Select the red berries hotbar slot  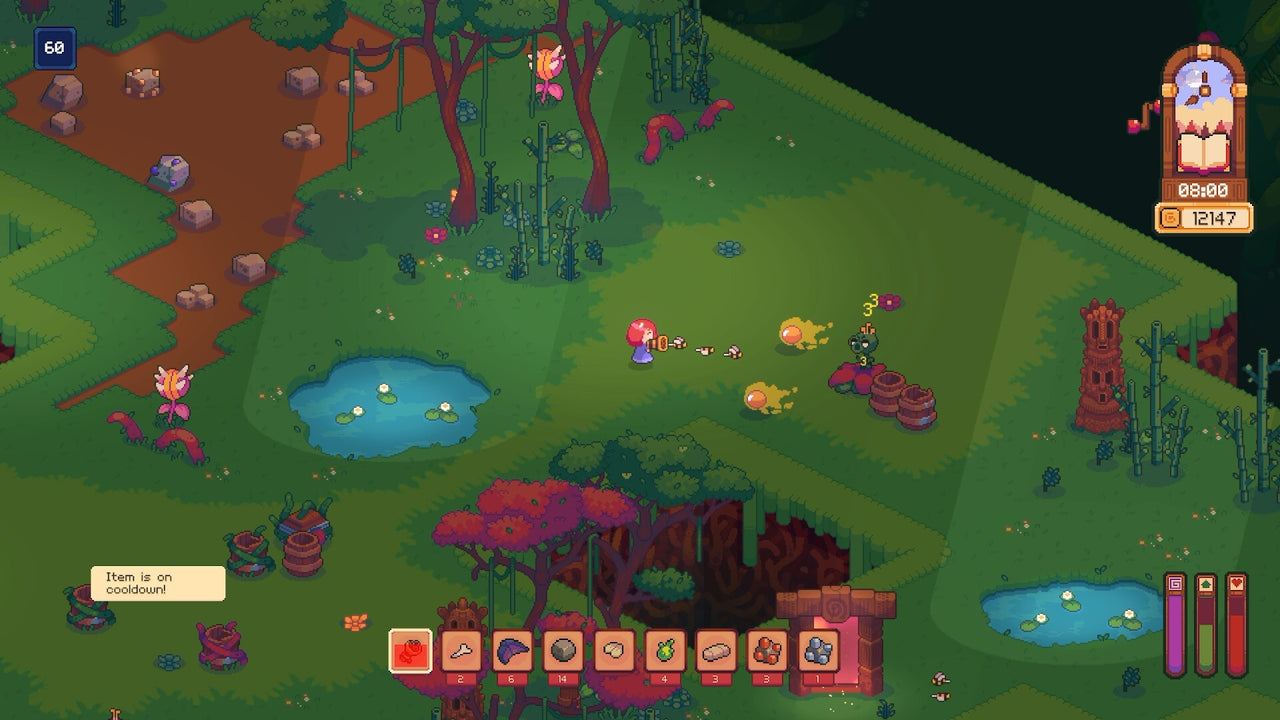coord(766,649)
